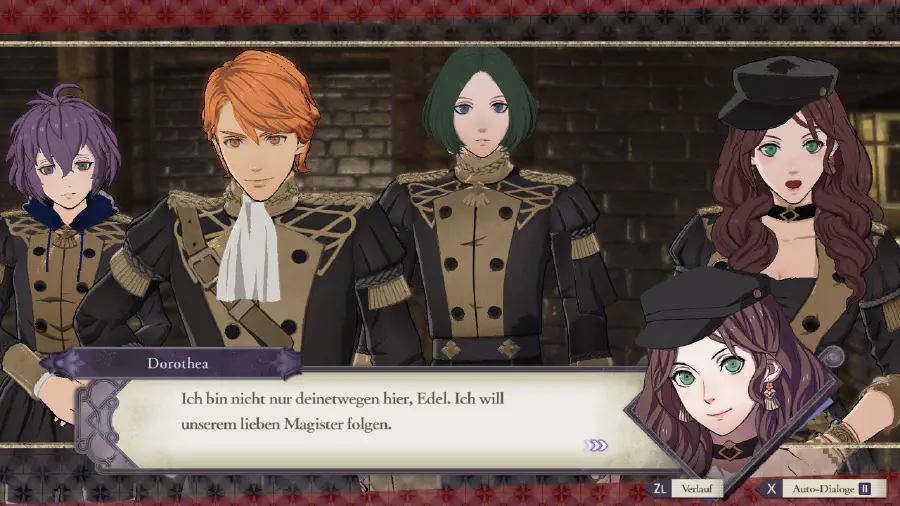Image resolution: width=900 pixels, height=506 pixels.
Task: Advance dialogue with the purple arrow indicator
Action: [x=596, y=445]
